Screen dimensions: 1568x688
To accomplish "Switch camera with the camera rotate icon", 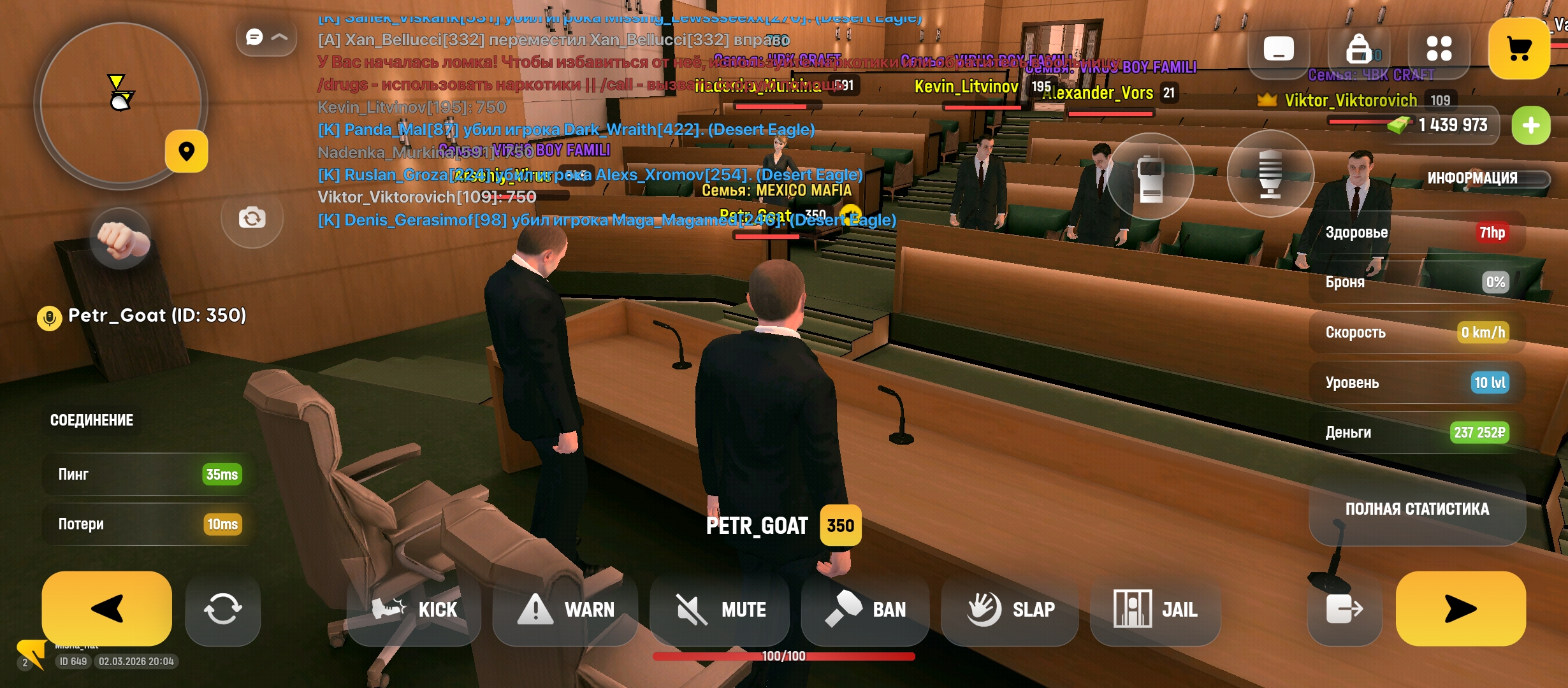I will click(x=252, y=218).
